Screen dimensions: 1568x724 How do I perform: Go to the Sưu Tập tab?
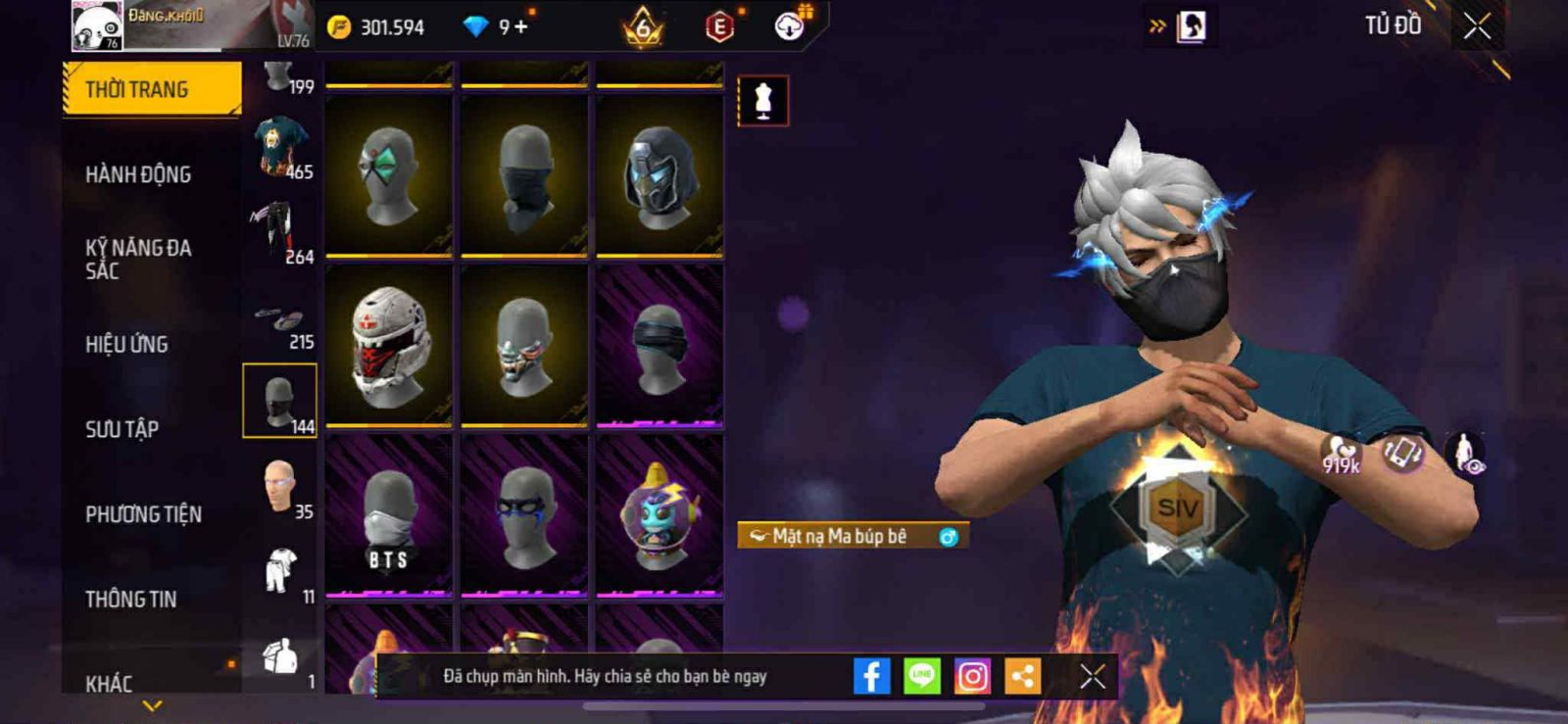122,429
